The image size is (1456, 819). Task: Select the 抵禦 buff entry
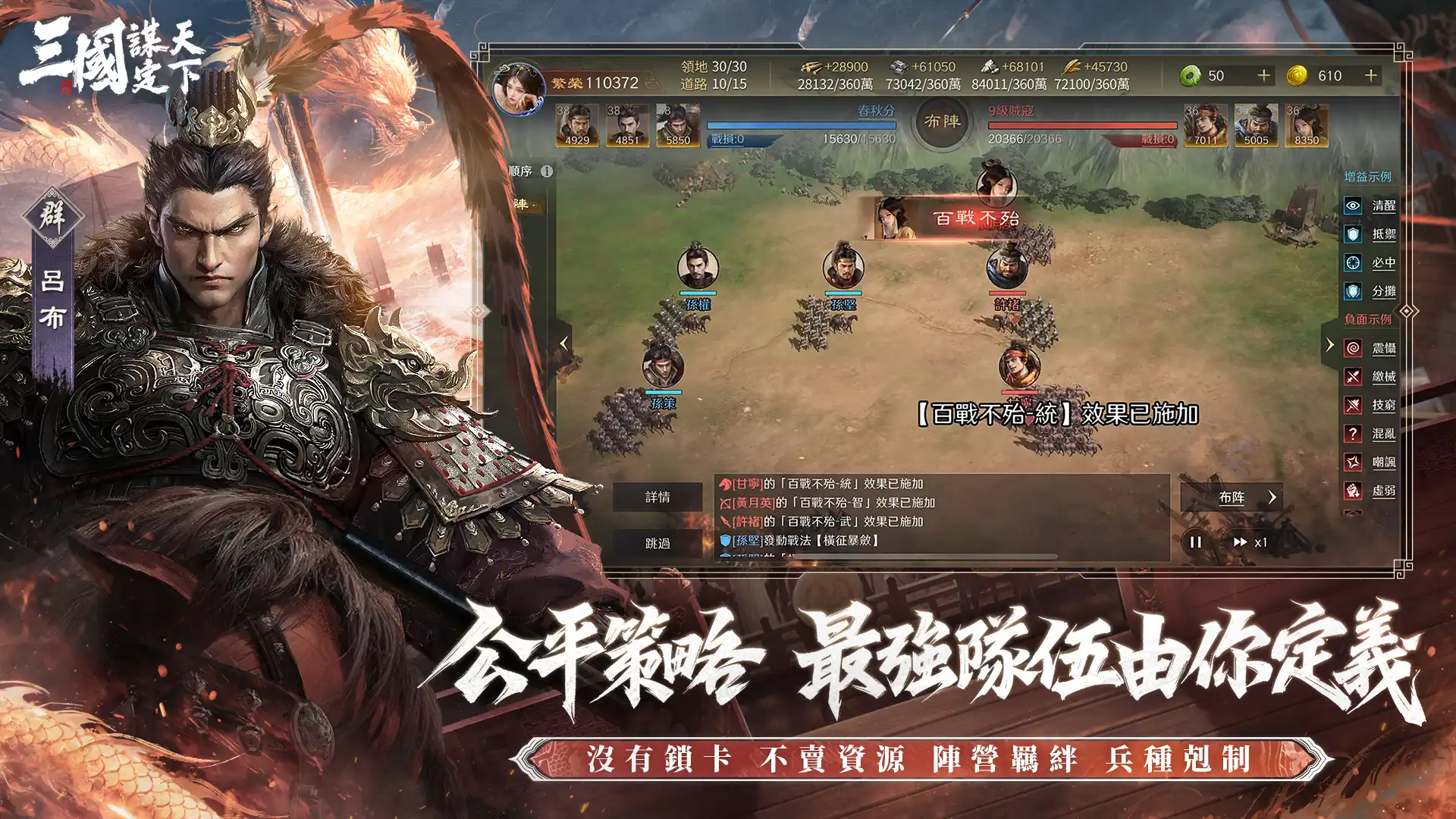coord(1370,234)
